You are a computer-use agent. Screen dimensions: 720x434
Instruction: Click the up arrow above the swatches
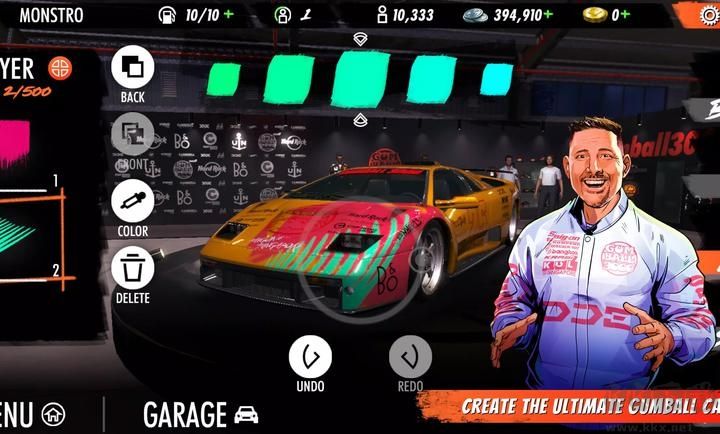click(360, 38)
